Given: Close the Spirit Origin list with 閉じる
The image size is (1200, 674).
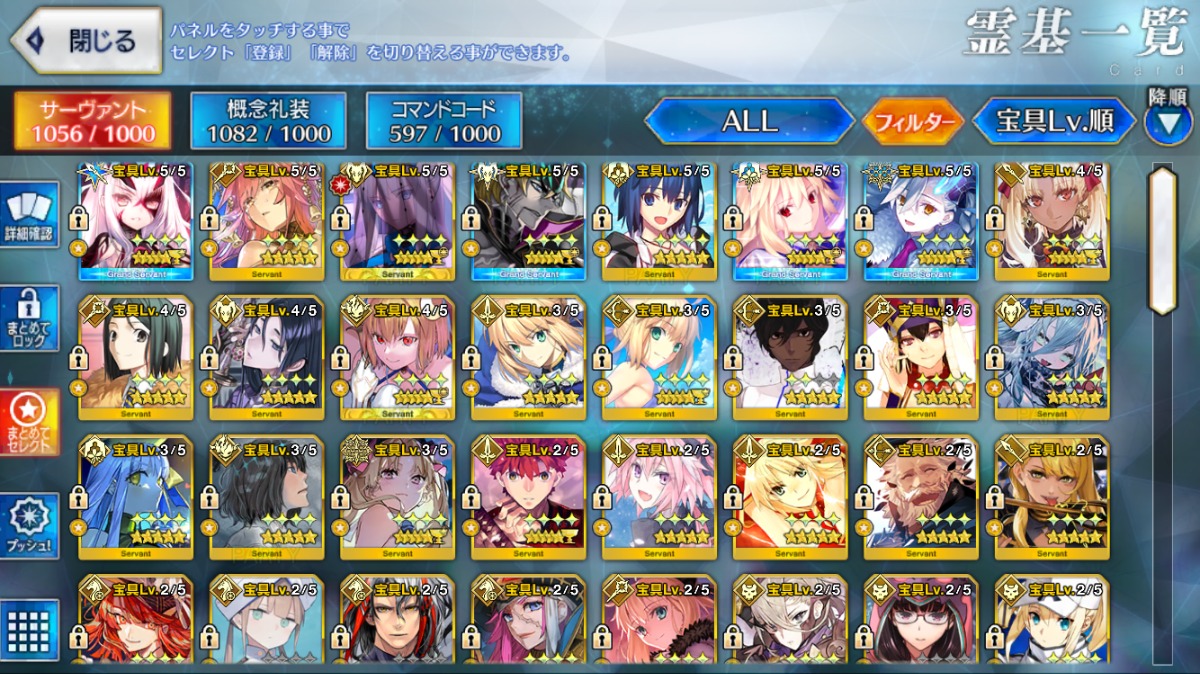Looking at the screenshot, I should click(x=86, y=40).
